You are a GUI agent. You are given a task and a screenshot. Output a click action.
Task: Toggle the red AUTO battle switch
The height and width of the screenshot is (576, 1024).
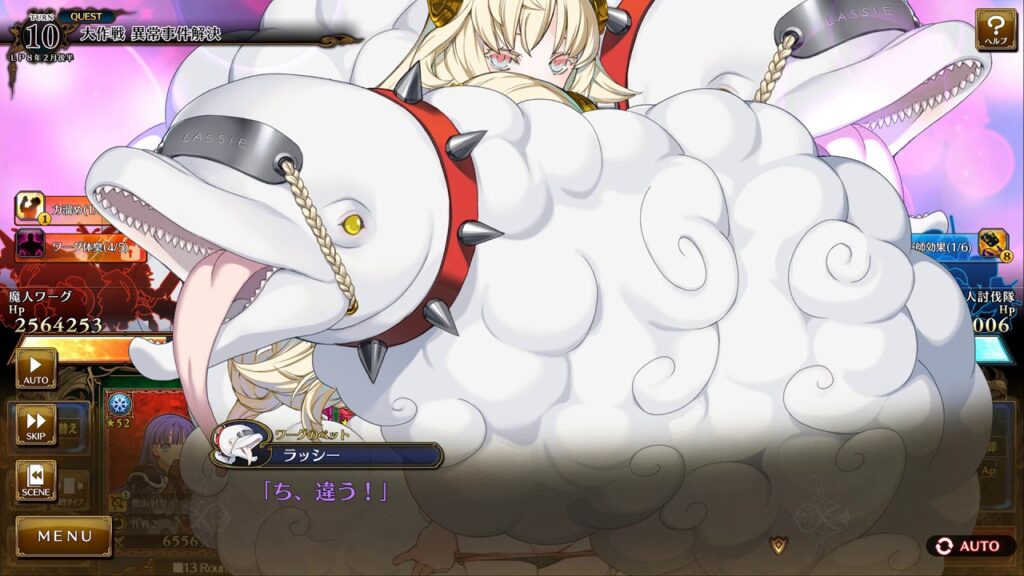pyautogui.click(x=969, y=546)
